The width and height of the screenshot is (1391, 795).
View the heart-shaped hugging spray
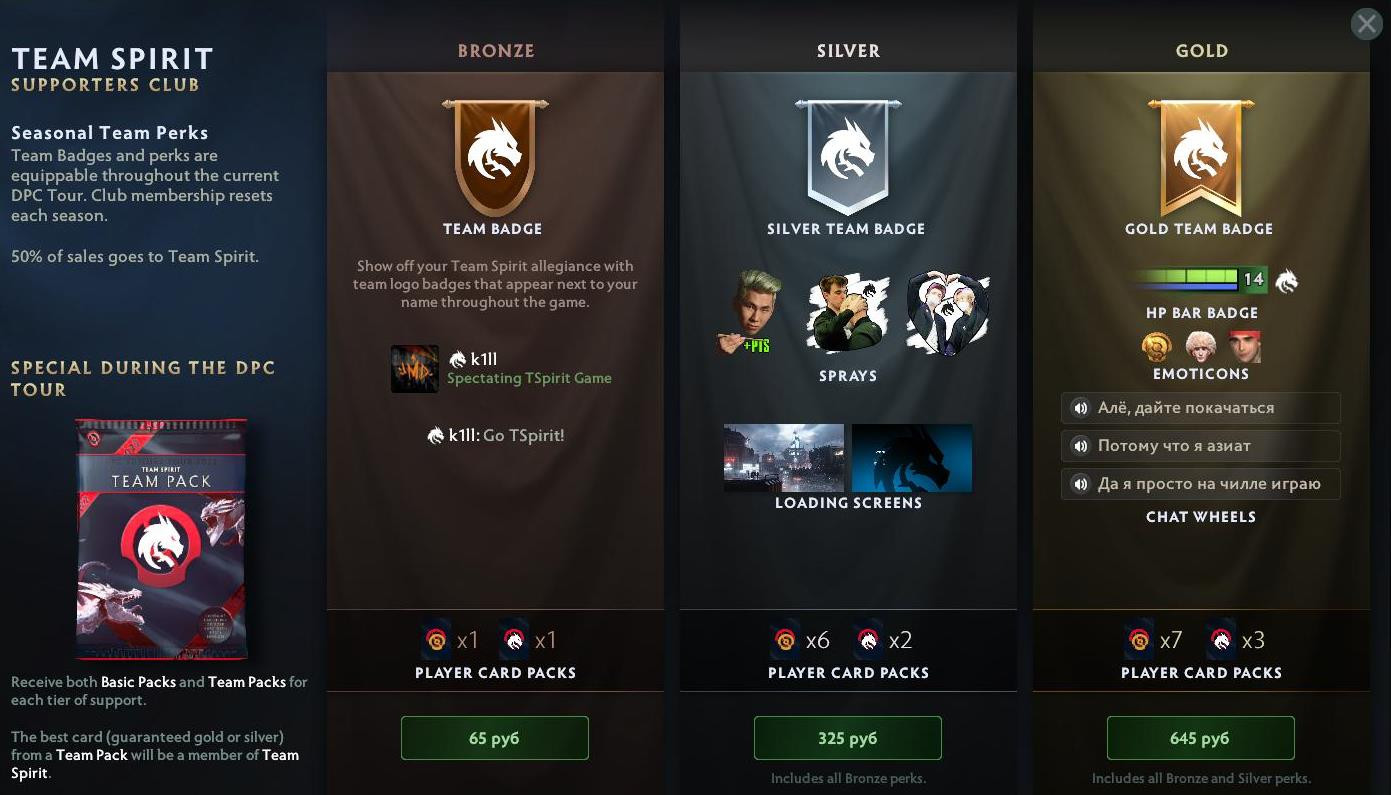pyautogui.click(x=947, y=313)
